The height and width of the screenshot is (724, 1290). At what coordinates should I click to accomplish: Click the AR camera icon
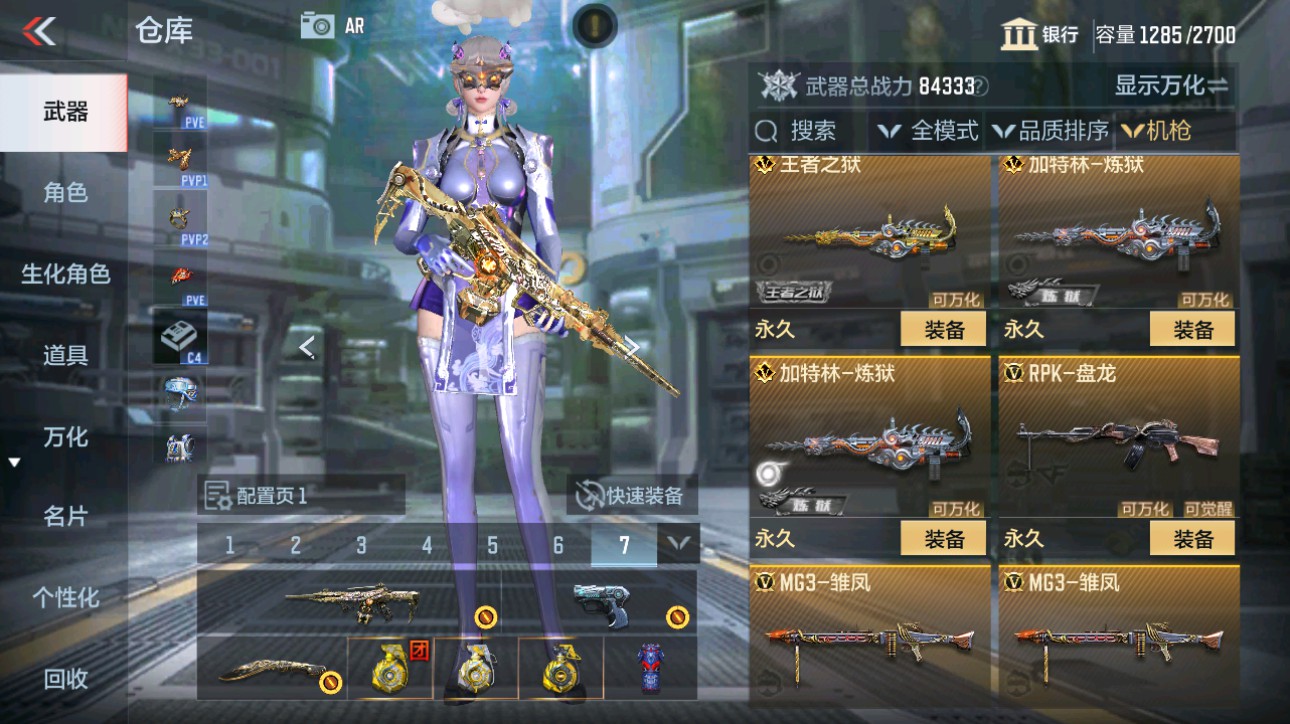318,25
